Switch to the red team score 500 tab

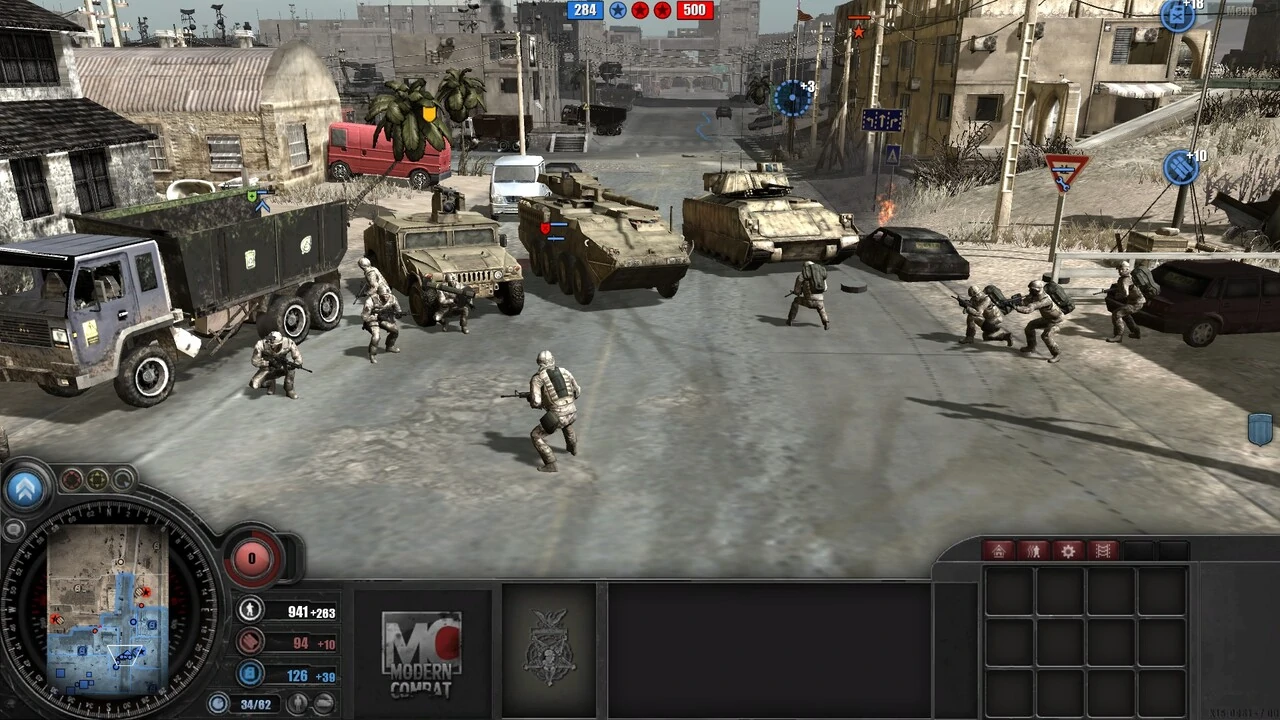click(x=694, y=10)
